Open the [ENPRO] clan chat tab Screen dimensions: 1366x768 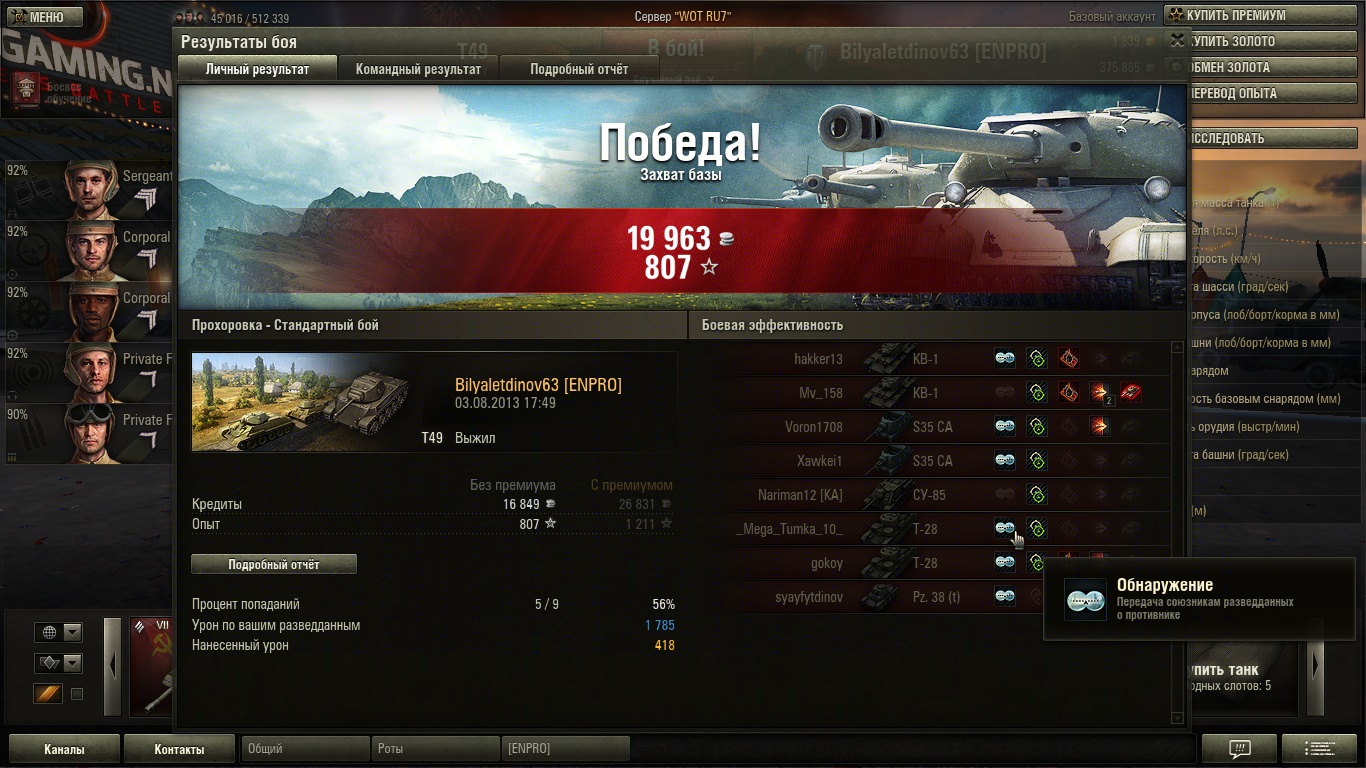coord(565,749)
